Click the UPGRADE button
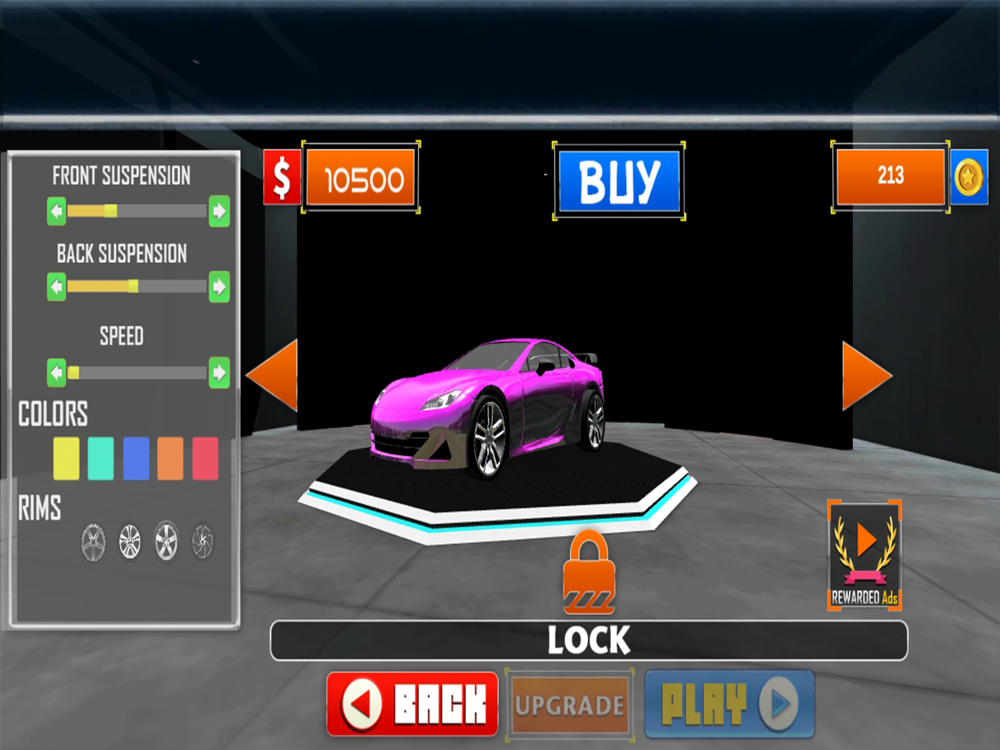This screenshot has width=1000, height=750. coord(570,705)
